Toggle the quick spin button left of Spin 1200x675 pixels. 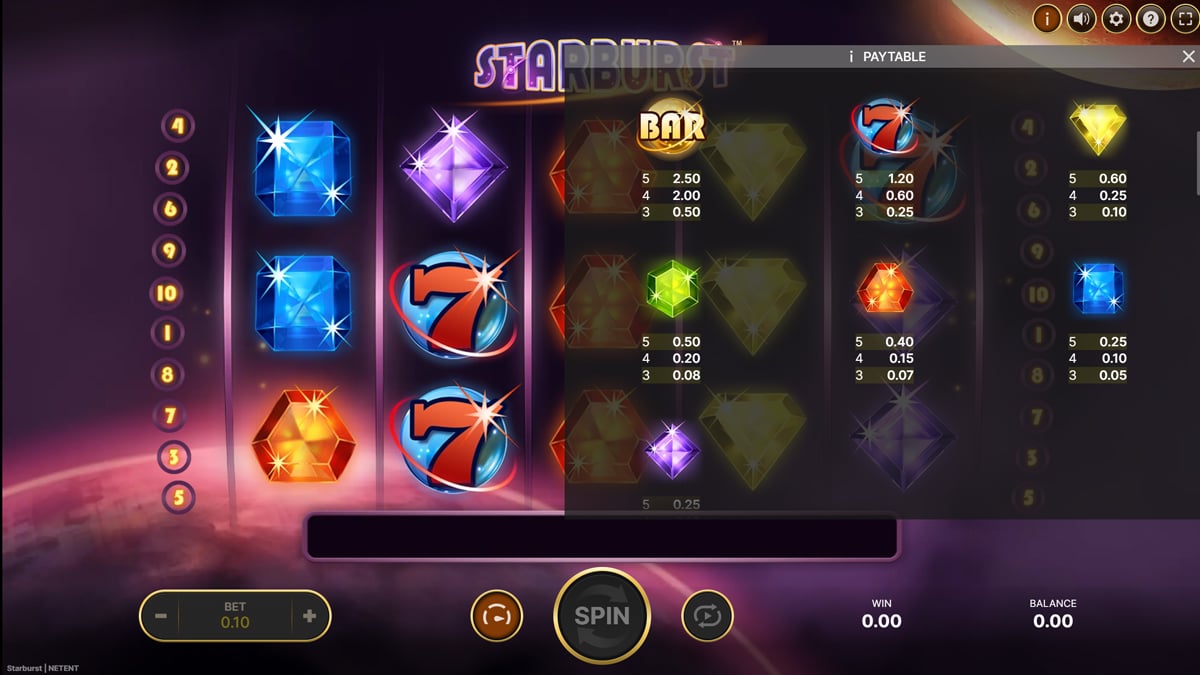click(x=496, y=616)
